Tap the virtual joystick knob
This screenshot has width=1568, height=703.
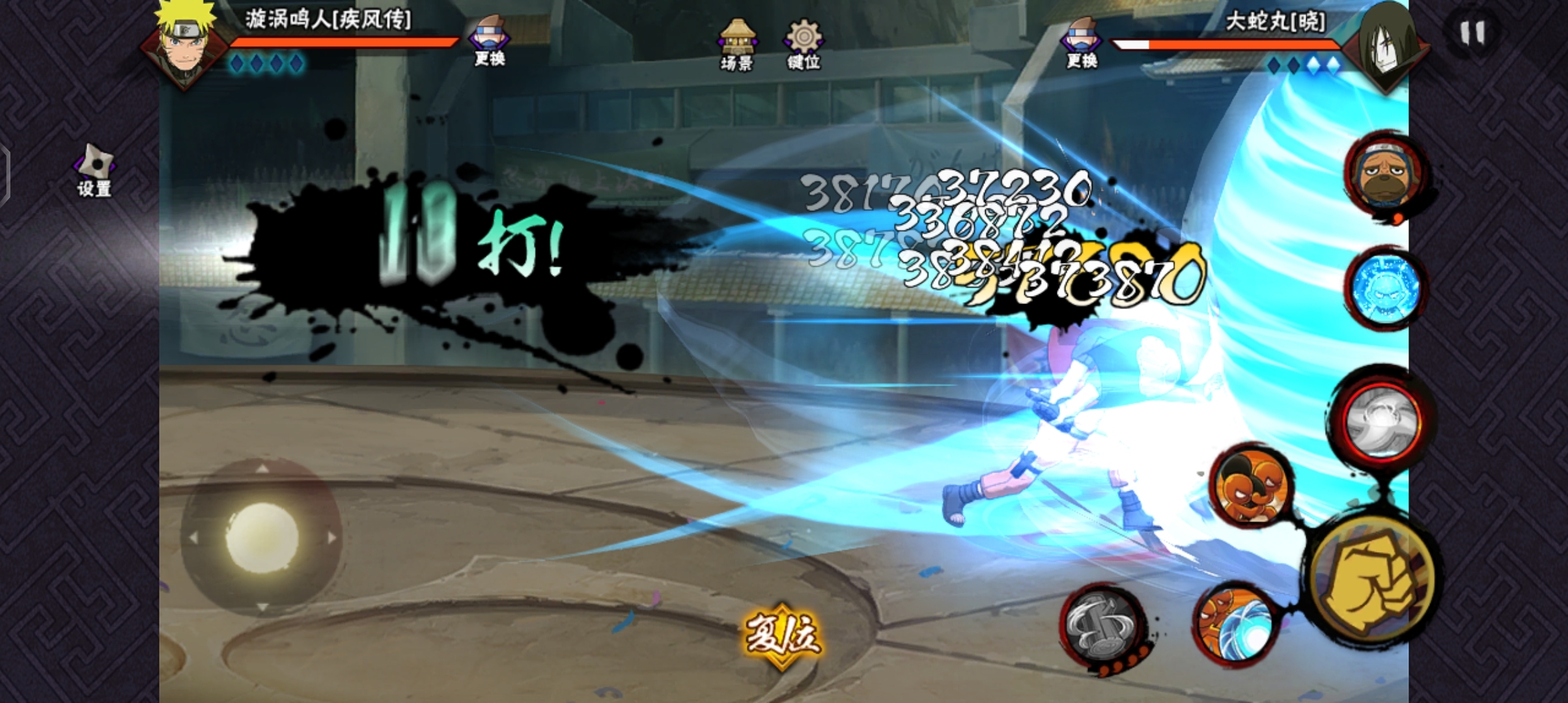click(x=262, y=538)
